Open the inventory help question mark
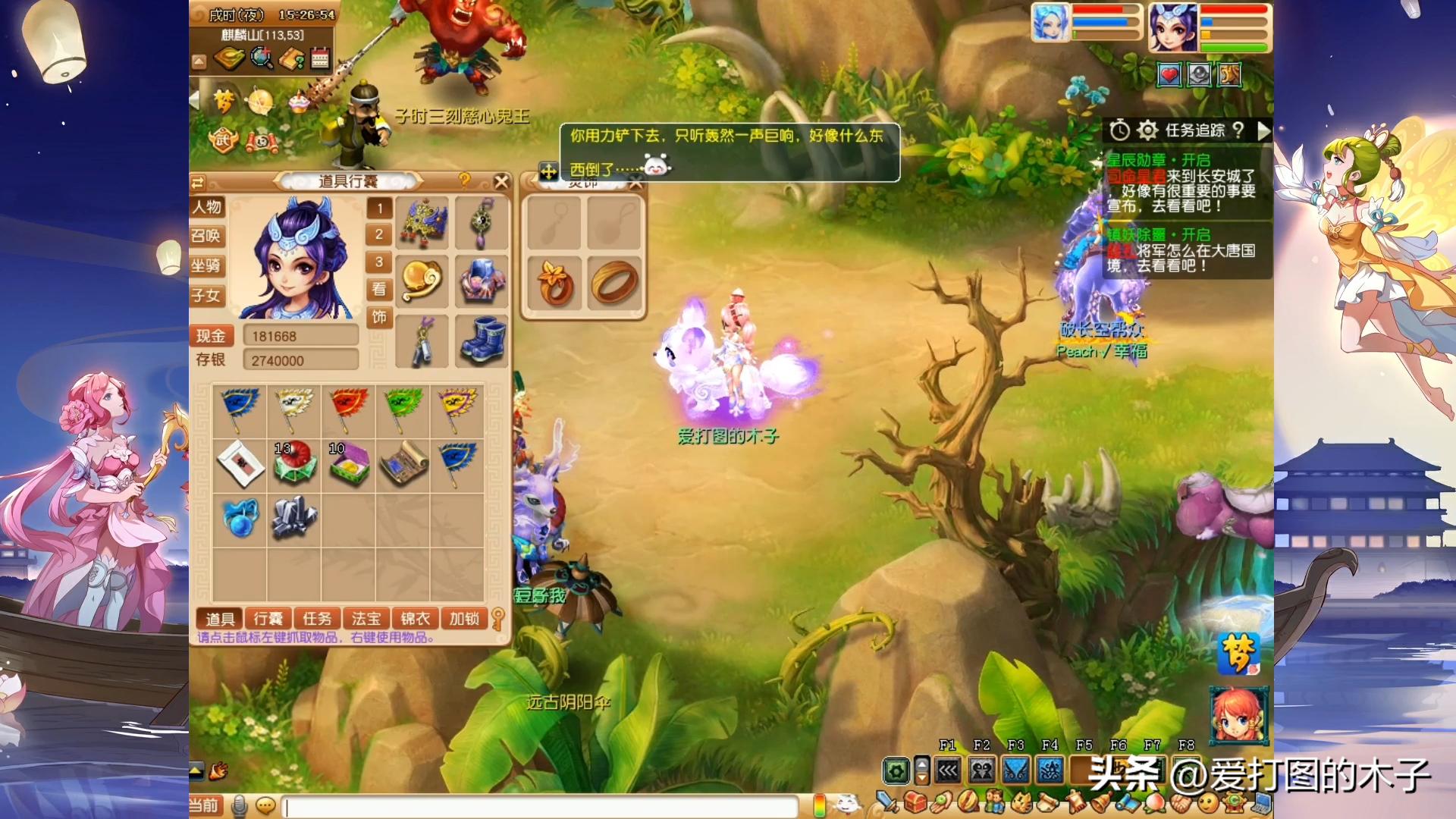 (x=465, y=180)
